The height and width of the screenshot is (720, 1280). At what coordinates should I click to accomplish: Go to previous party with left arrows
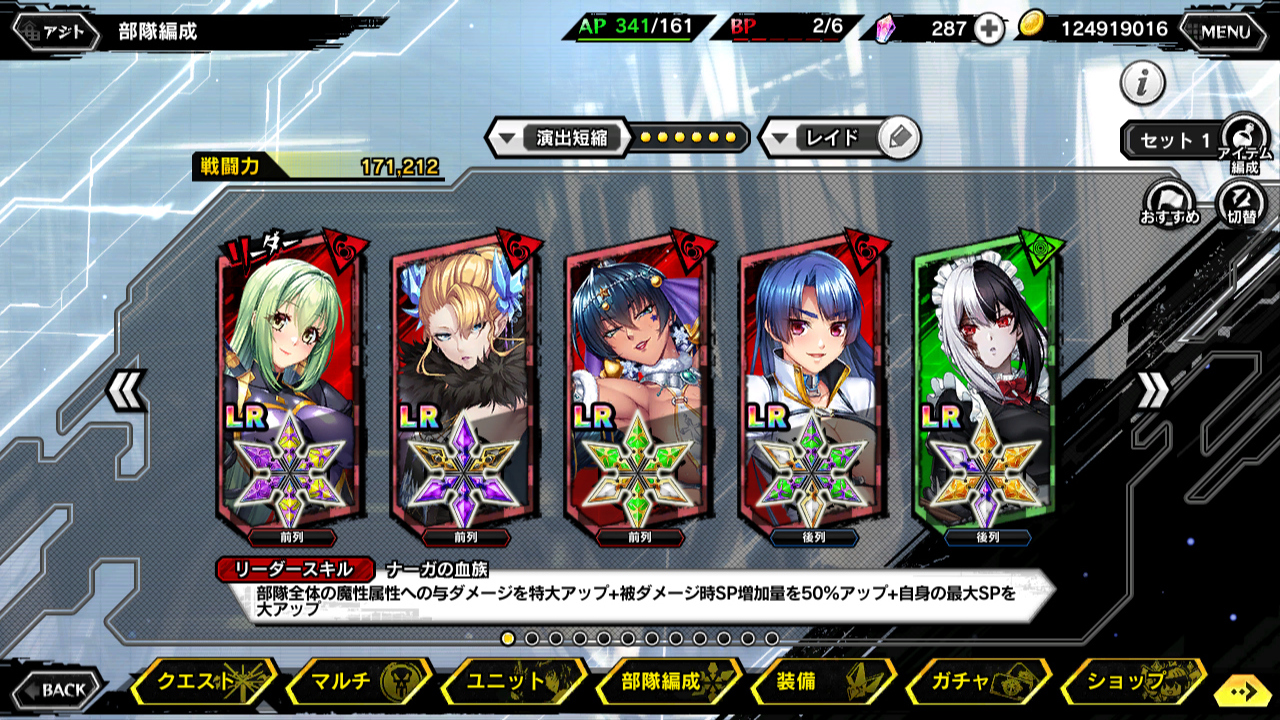point(127,391)
